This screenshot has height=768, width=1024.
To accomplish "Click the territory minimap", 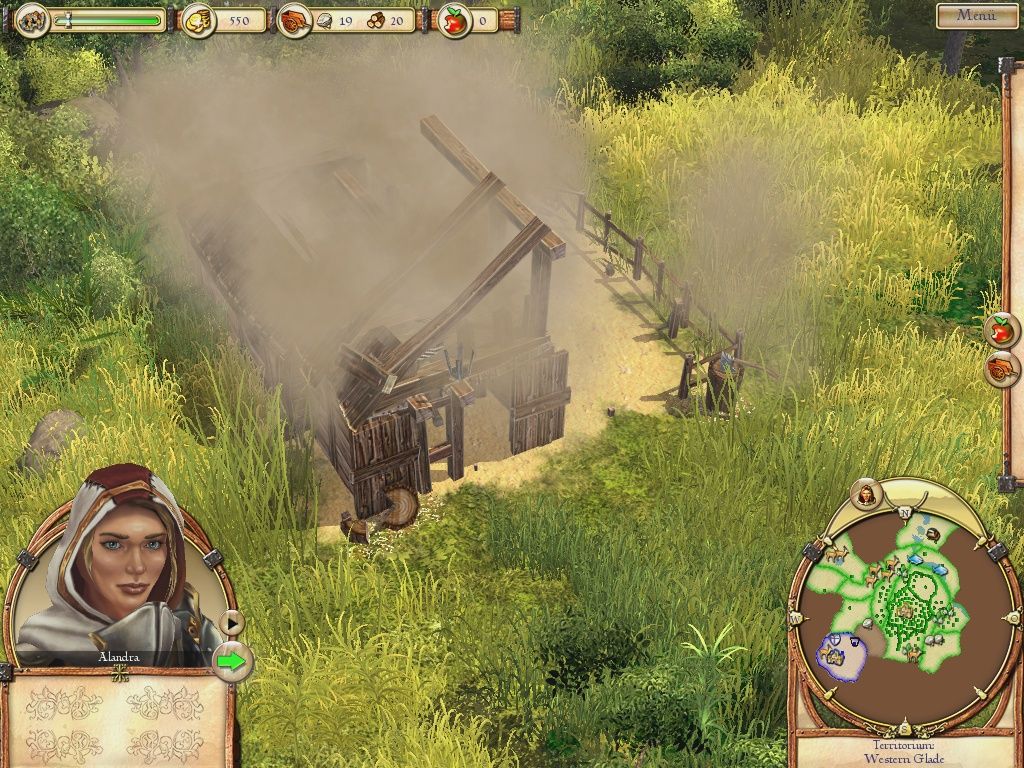I will pyautogui.click(x=895, y=612).
